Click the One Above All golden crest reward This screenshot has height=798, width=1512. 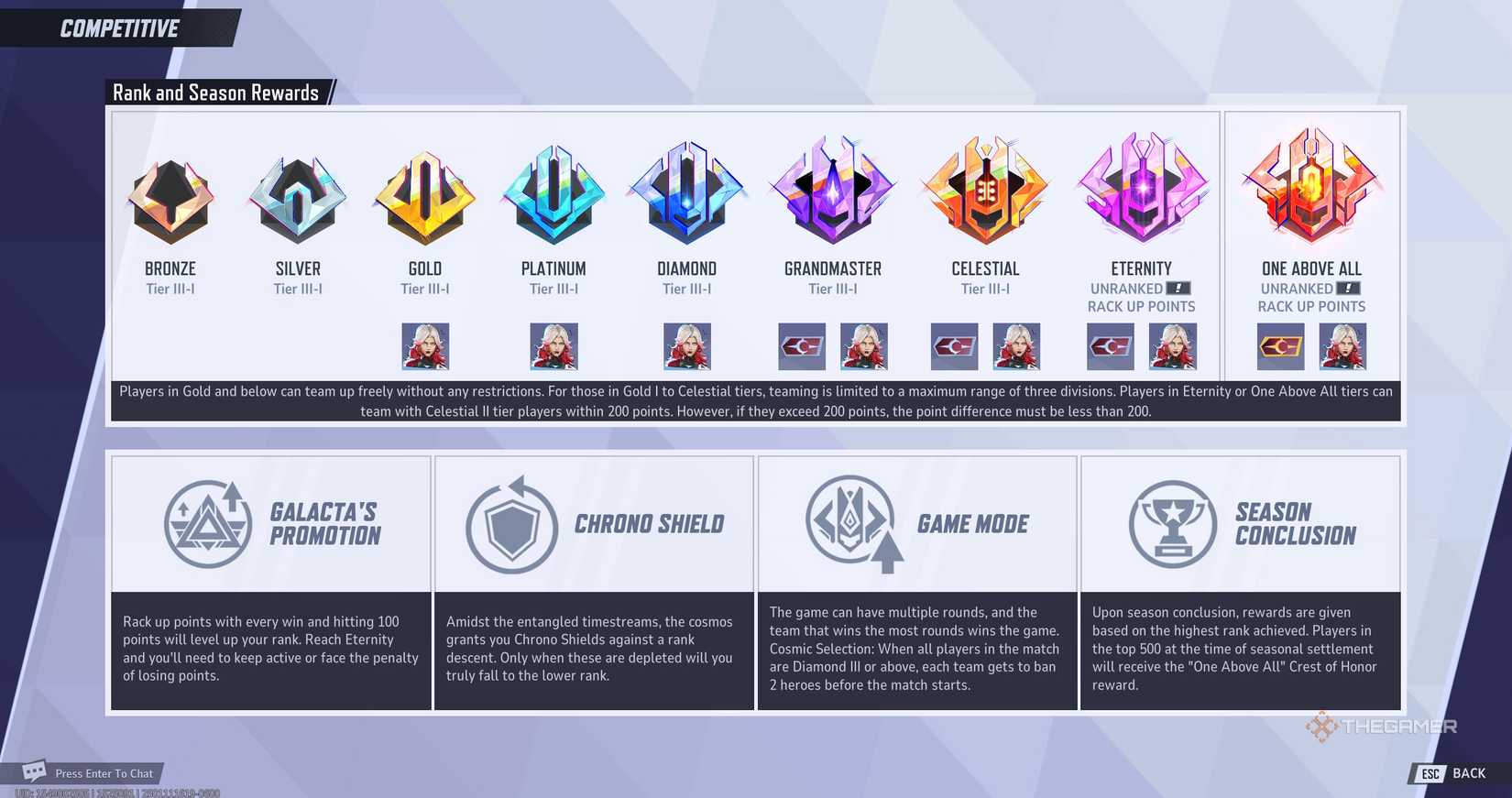tap(1281, 345)
